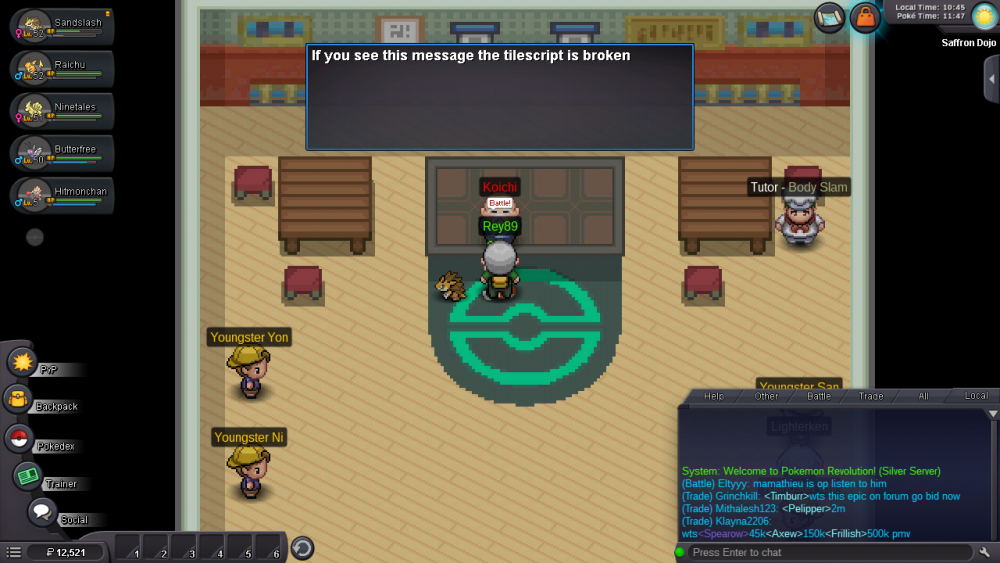
Task: Switch chat to the Battle tab
Action: point(819,396)
